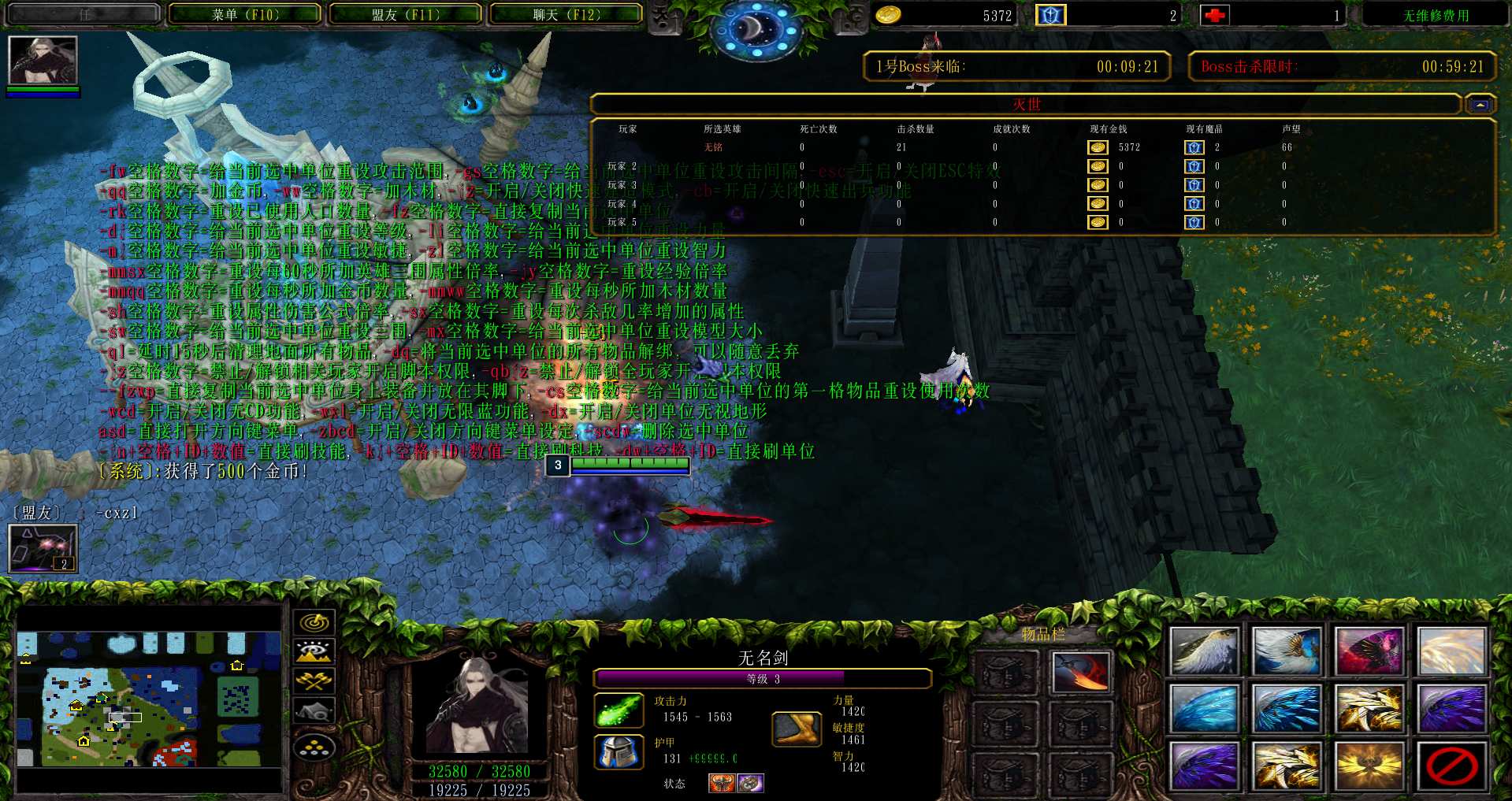
Task: Open the formation toggle button with yellow dots
Action: [314, 746]
